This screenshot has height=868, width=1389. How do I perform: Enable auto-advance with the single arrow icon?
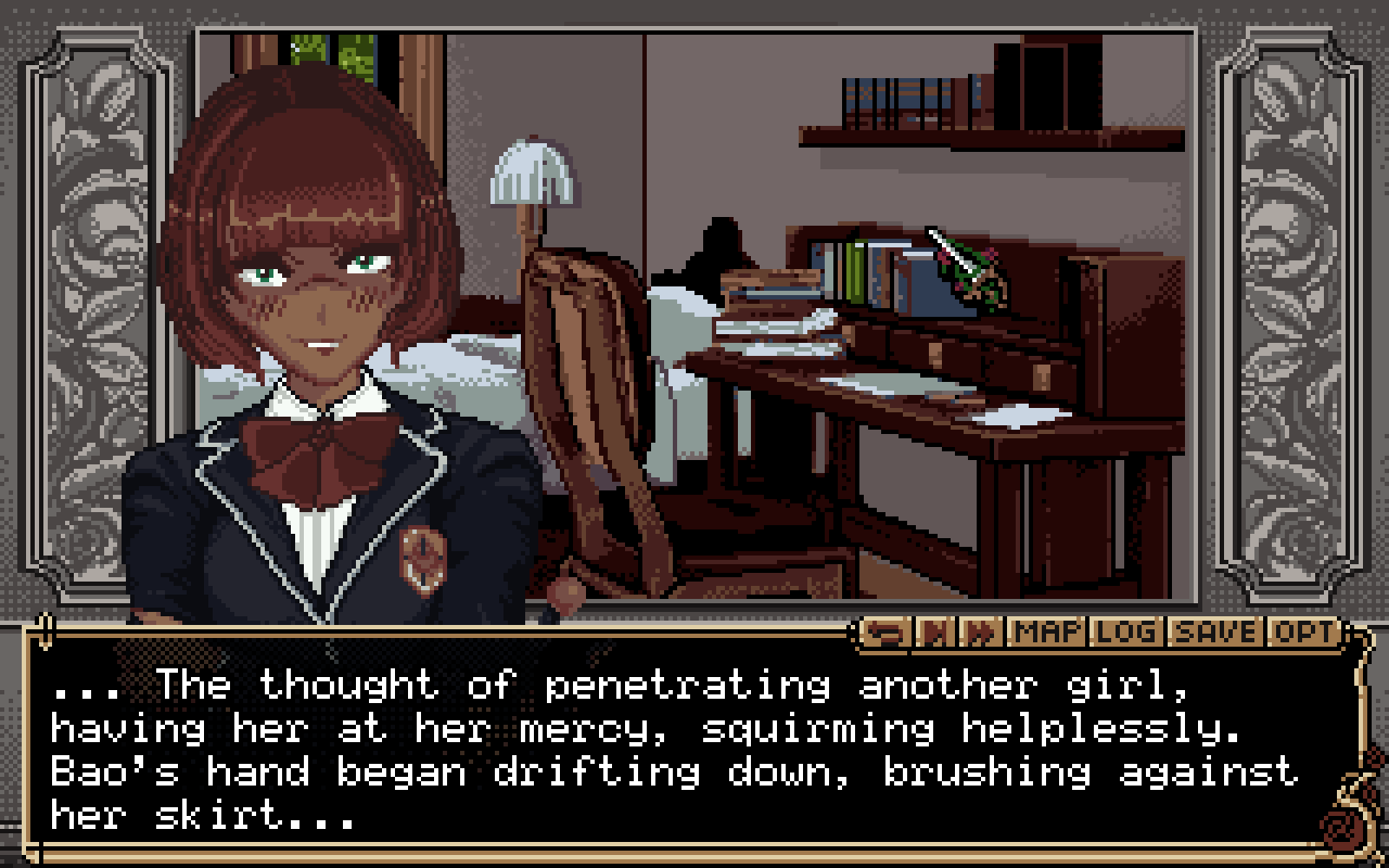tap(933, 633)
